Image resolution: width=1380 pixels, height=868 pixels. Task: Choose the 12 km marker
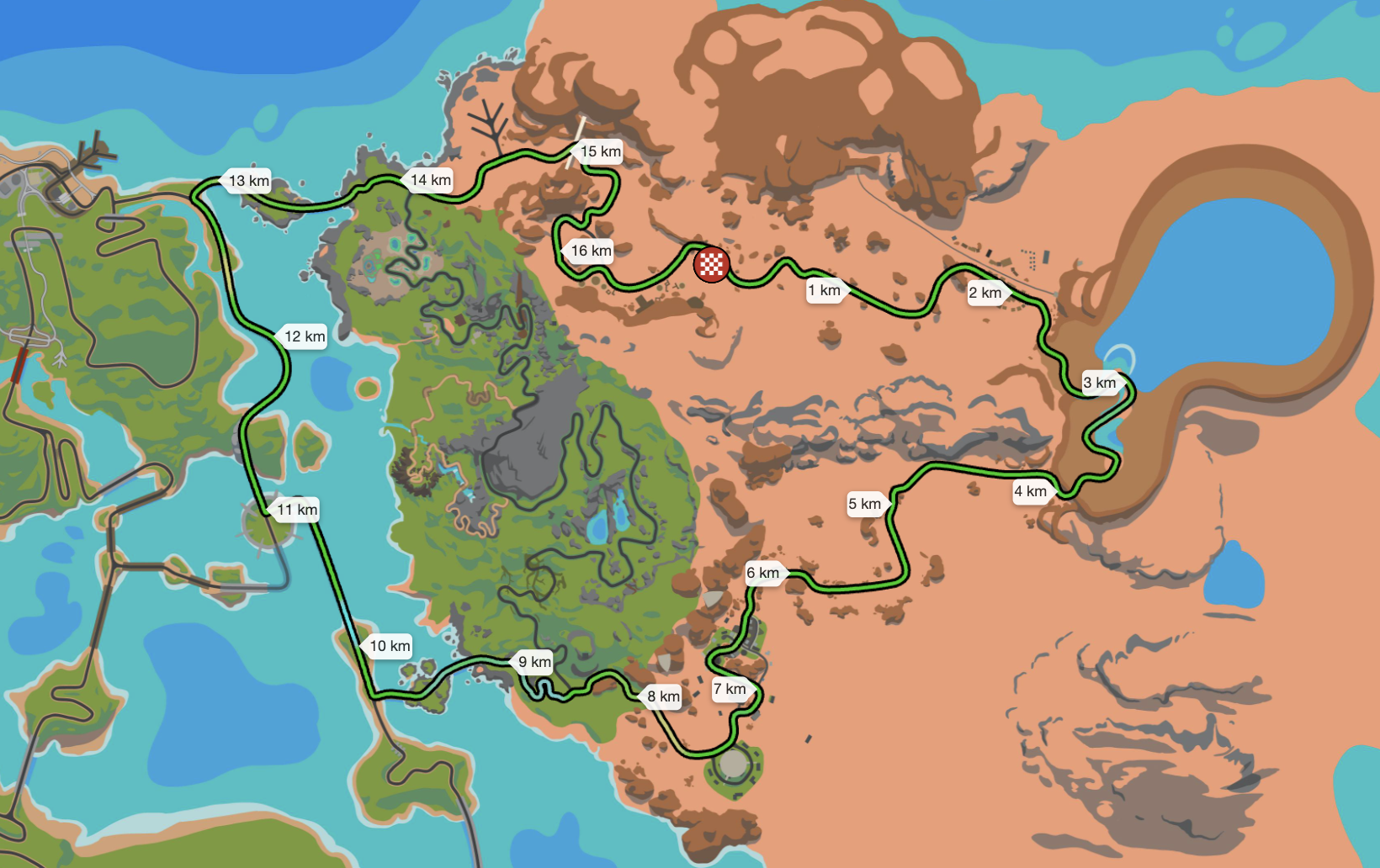pyautogui.click(x=303, y=336)
